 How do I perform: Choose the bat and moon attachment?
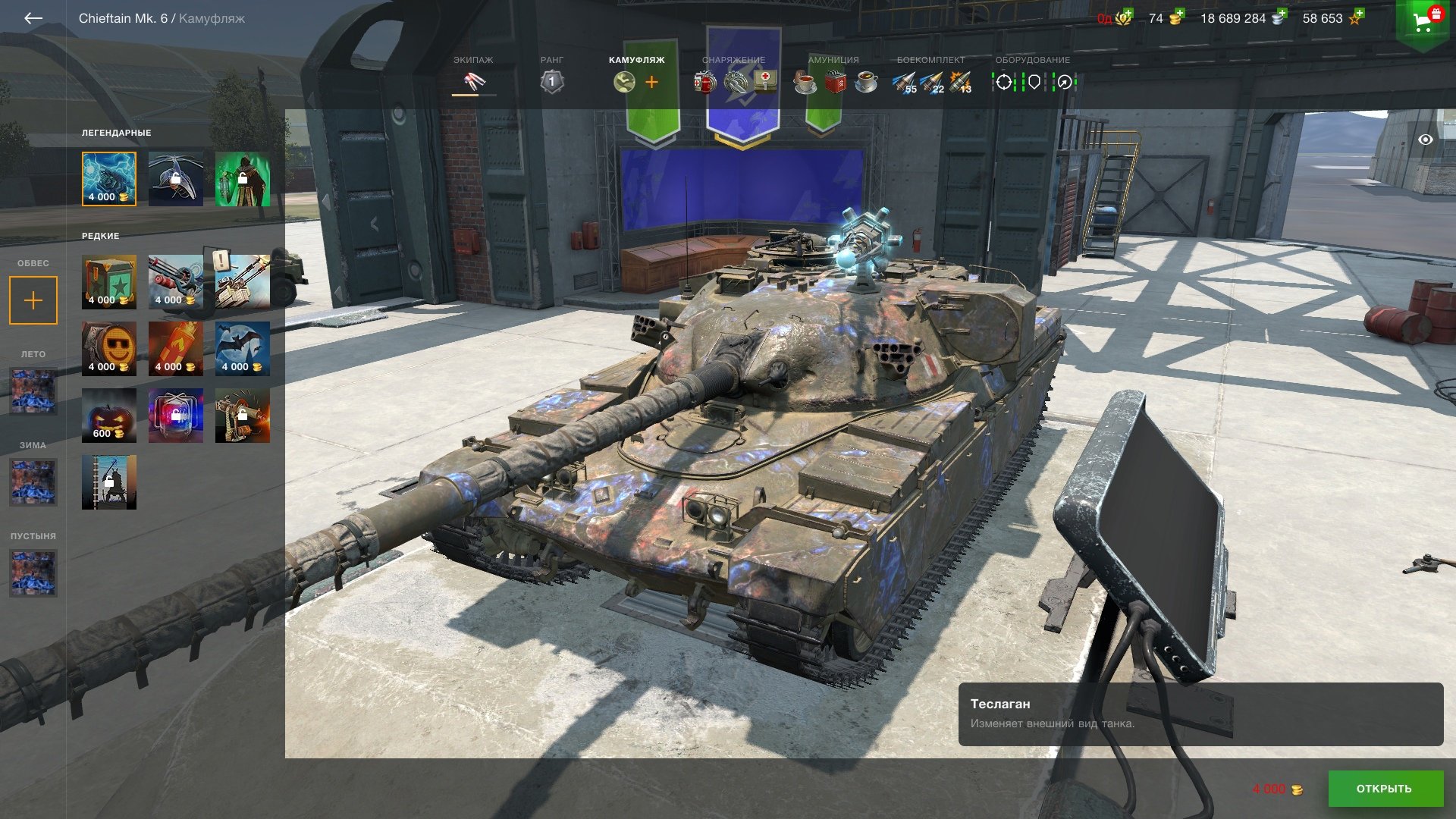[243, 348]
